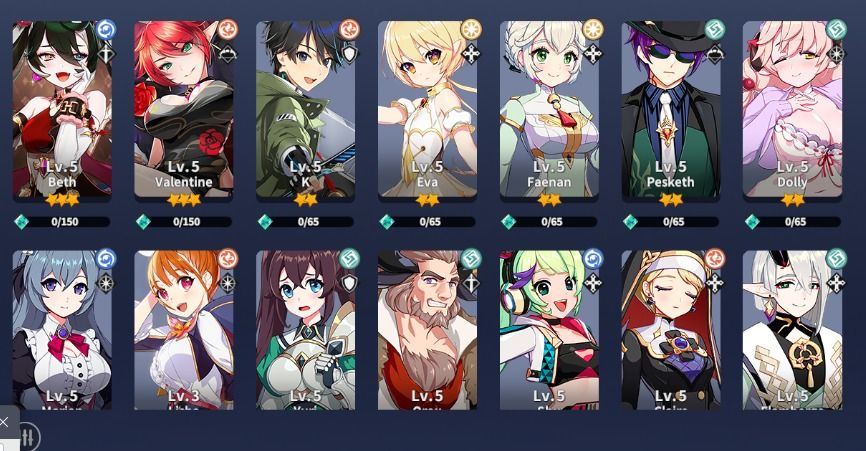Select the Dolly character card
The width and height of the screenshot is (866, 451).
point(793,110)
